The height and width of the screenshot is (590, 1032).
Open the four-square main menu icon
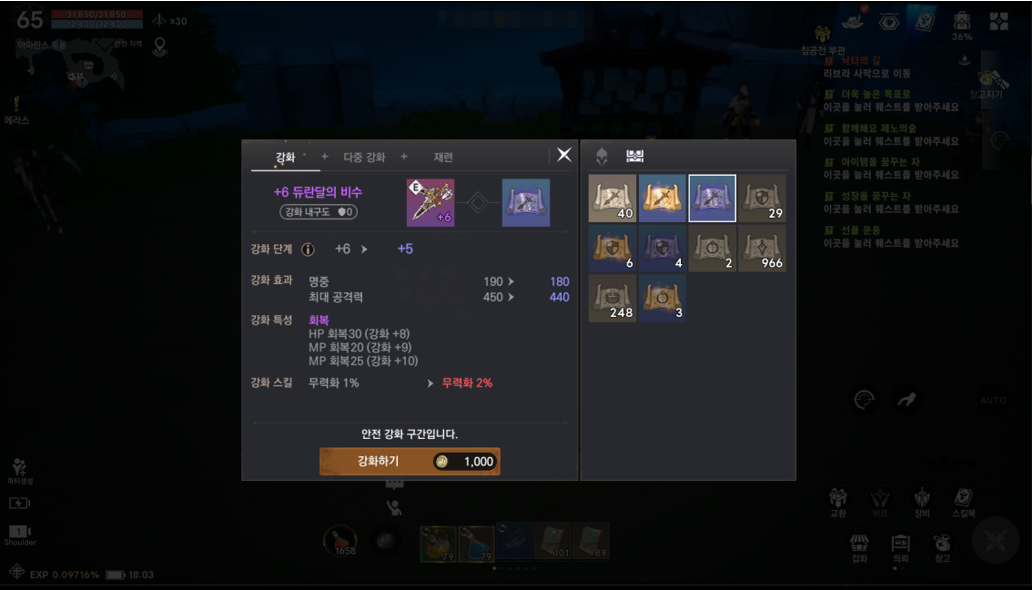[x=999, y=22]
